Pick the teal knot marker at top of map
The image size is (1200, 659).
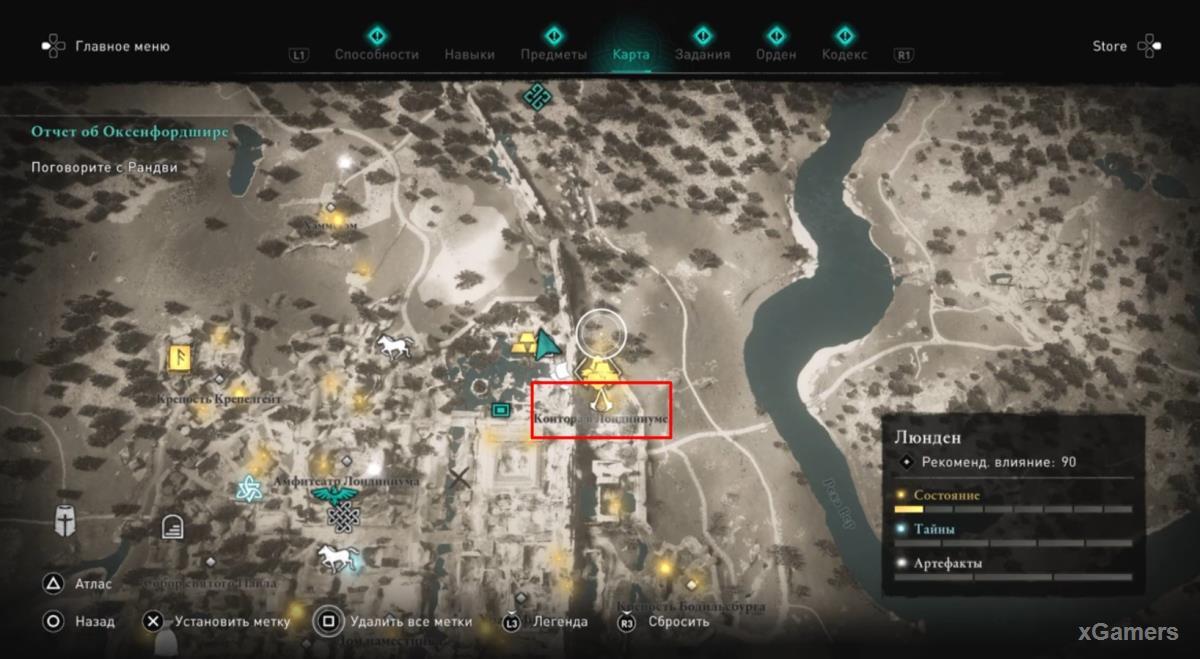point(536,95)
